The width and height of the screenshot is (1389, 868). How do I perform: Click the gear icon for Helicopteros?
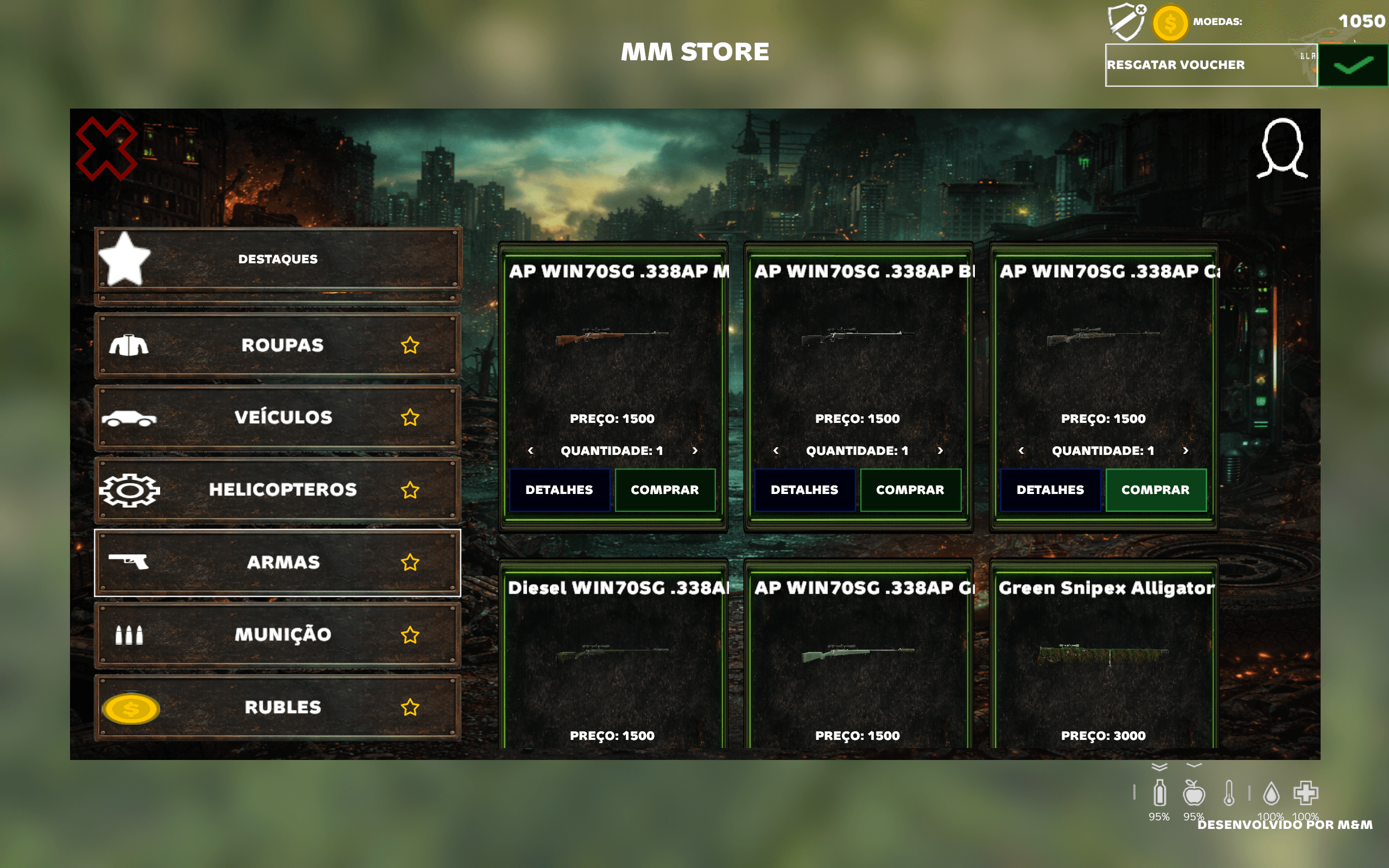click(x=130, y=490)
